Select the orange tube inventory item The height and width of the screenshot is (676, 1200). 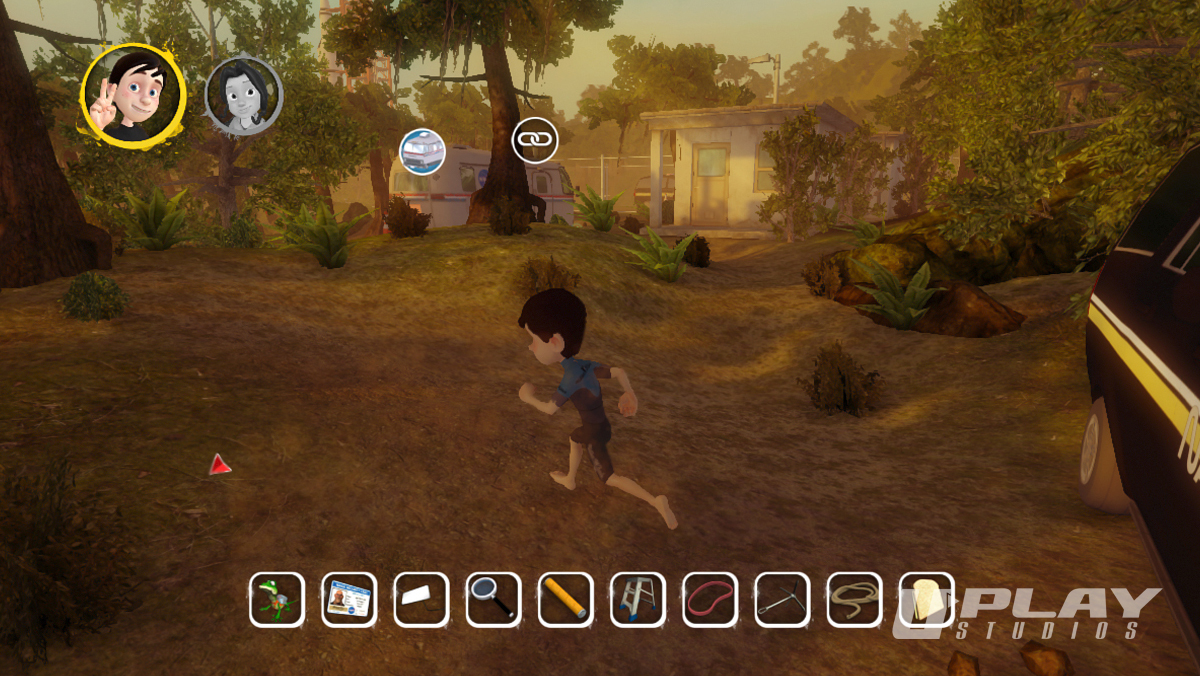point(565,599)
